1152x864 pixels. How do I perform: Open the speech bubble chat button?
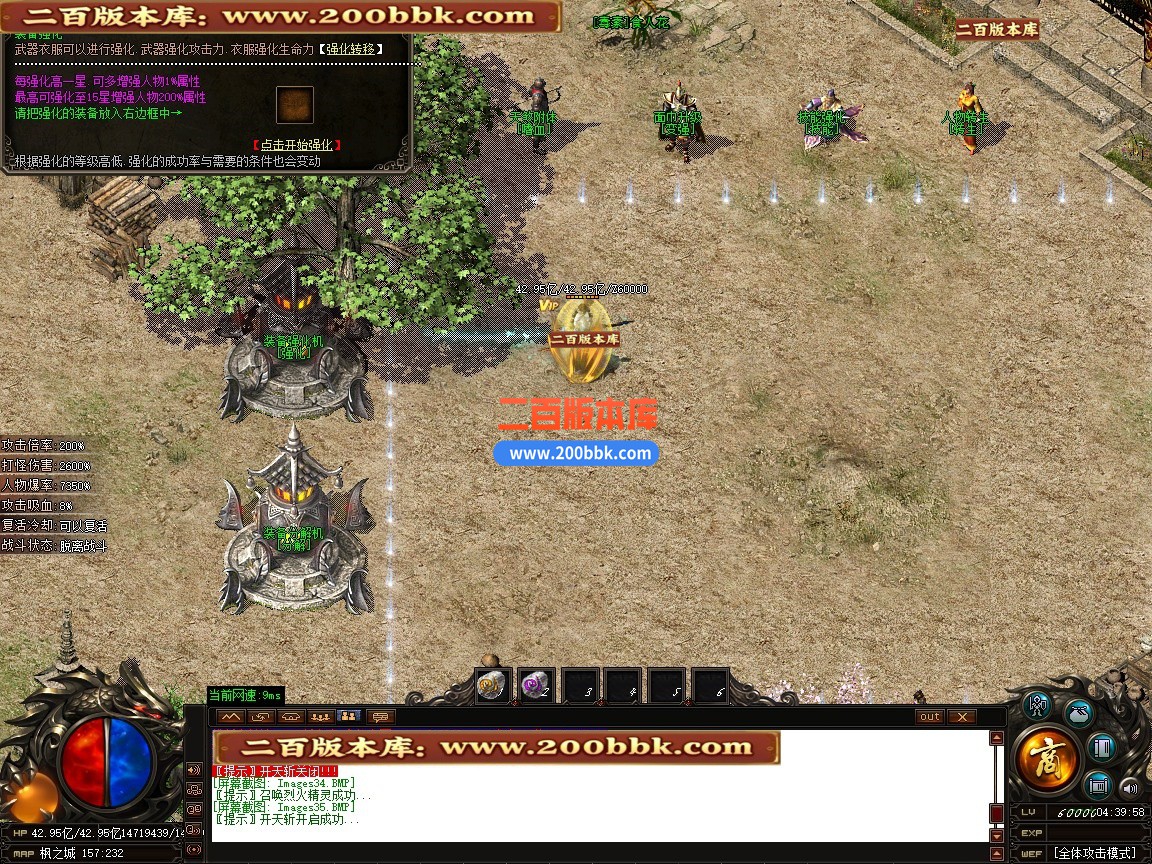click(x=379, y=716)
